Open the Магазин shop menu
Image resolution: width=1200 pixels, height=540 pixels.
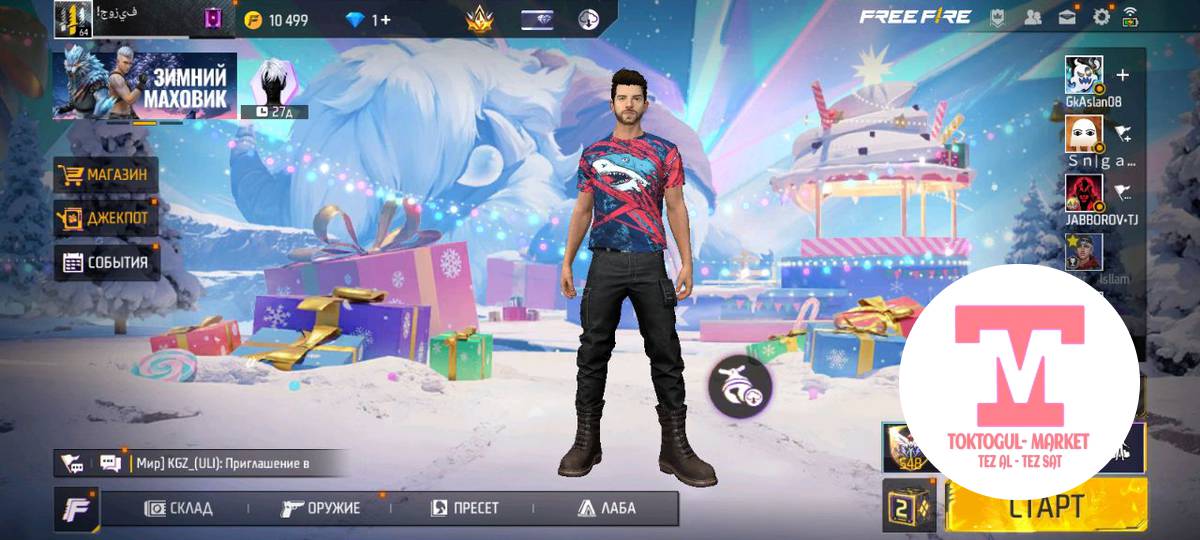point(105,175)
